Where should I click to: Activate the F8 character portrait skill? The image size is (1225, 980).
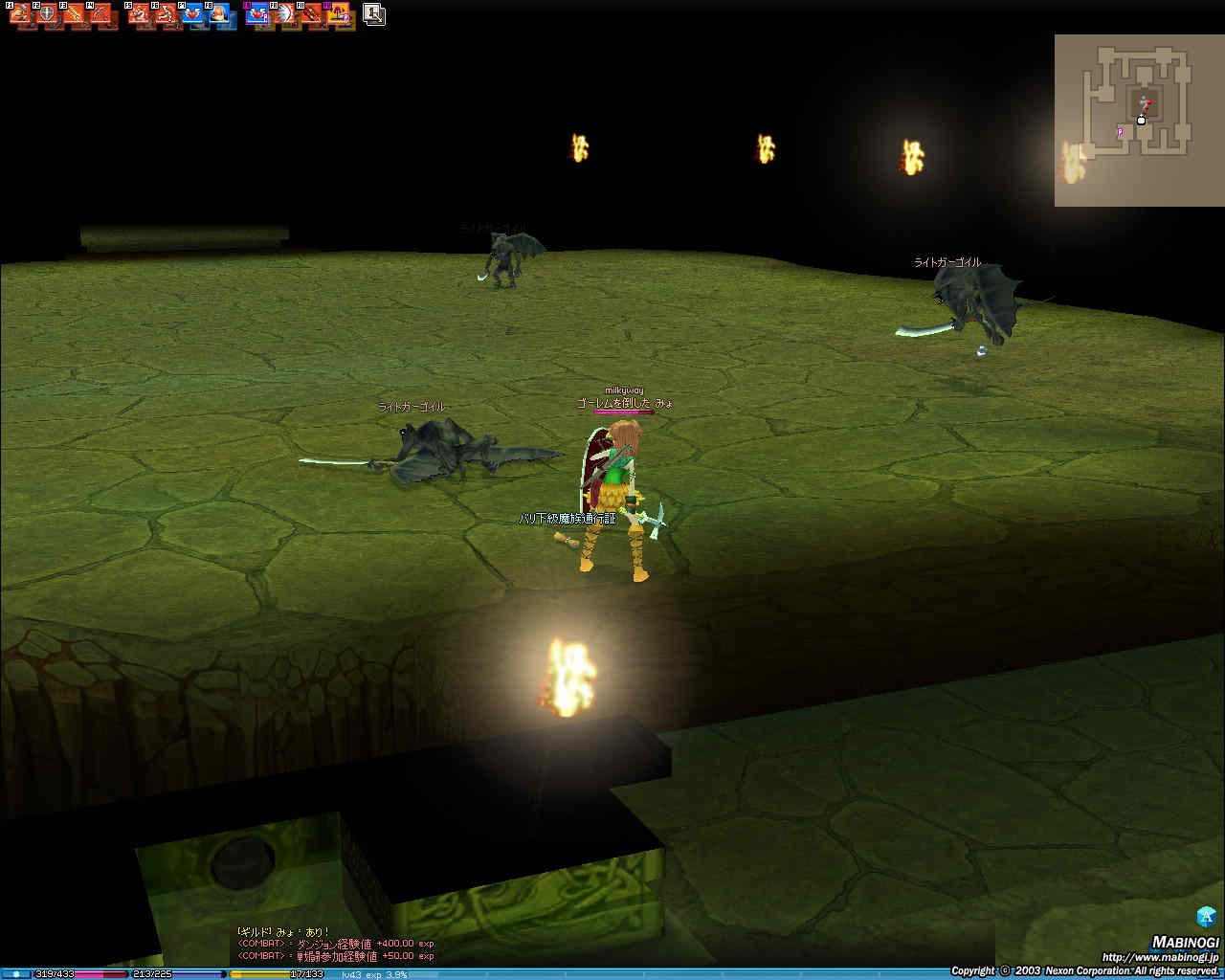pos(220,14)
